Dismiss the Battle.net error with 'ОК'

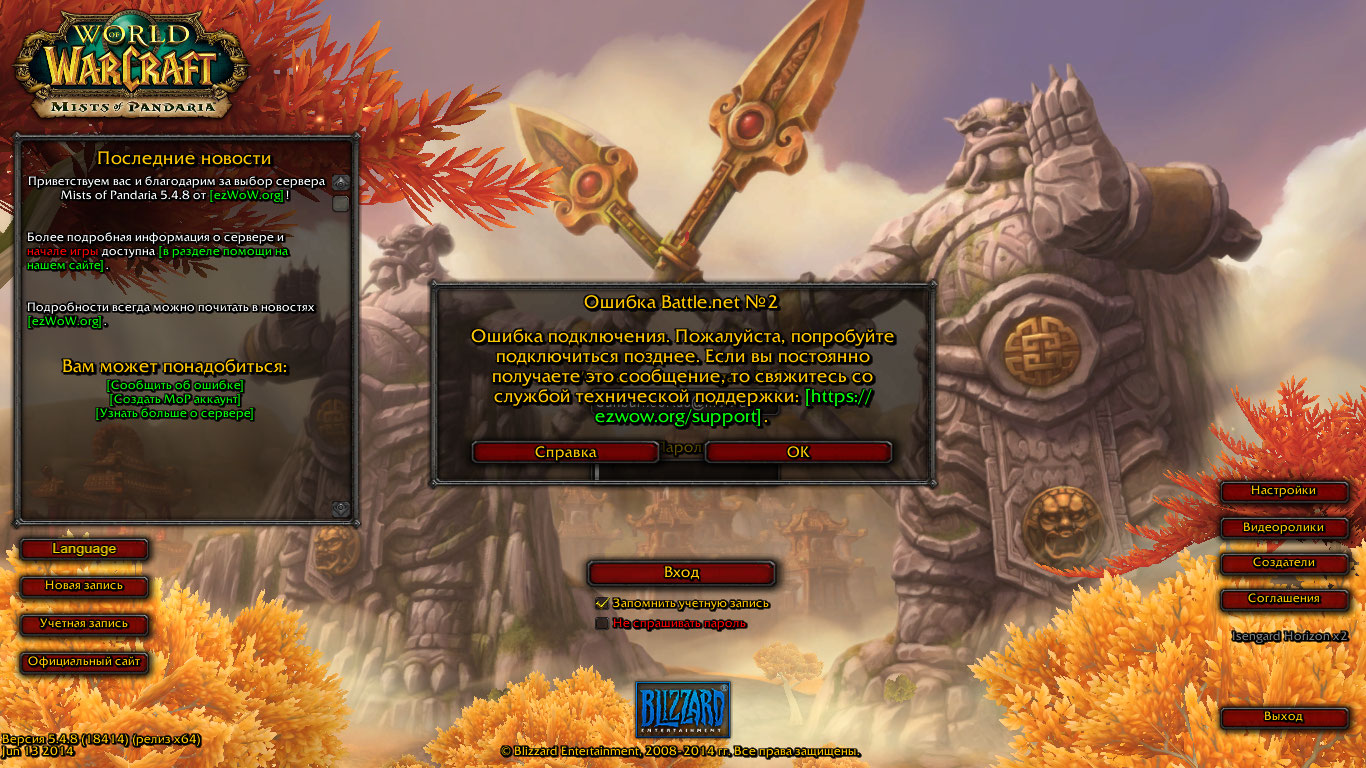[x=797, y=452]
